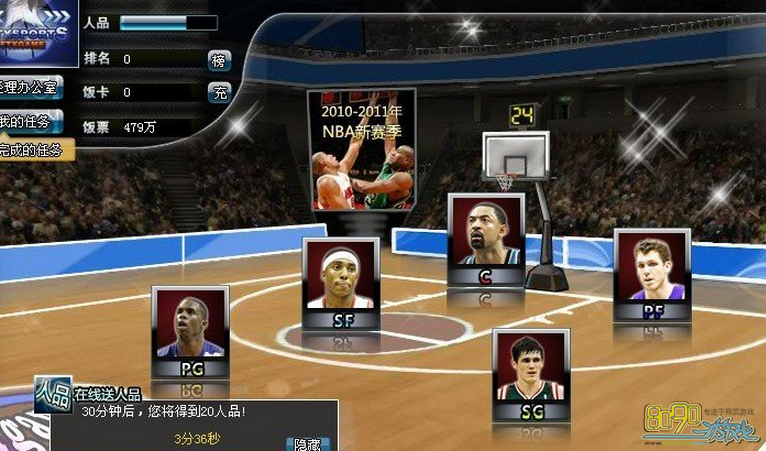
Task: Choose the C center player card
Action: point(486,240)
